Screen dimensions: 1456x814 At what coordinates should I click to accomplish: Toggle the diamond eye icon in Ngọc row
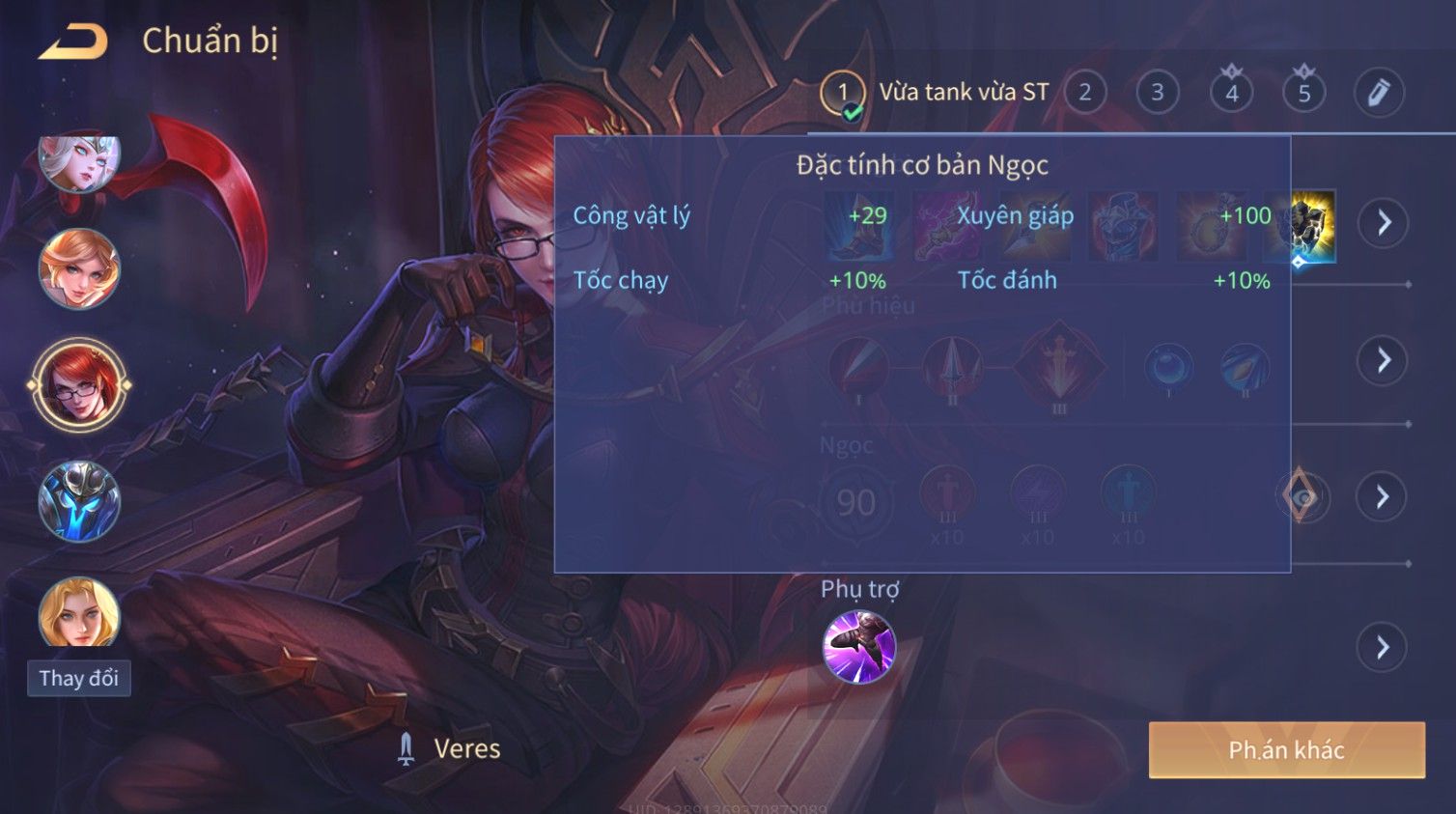[1302, 496]
